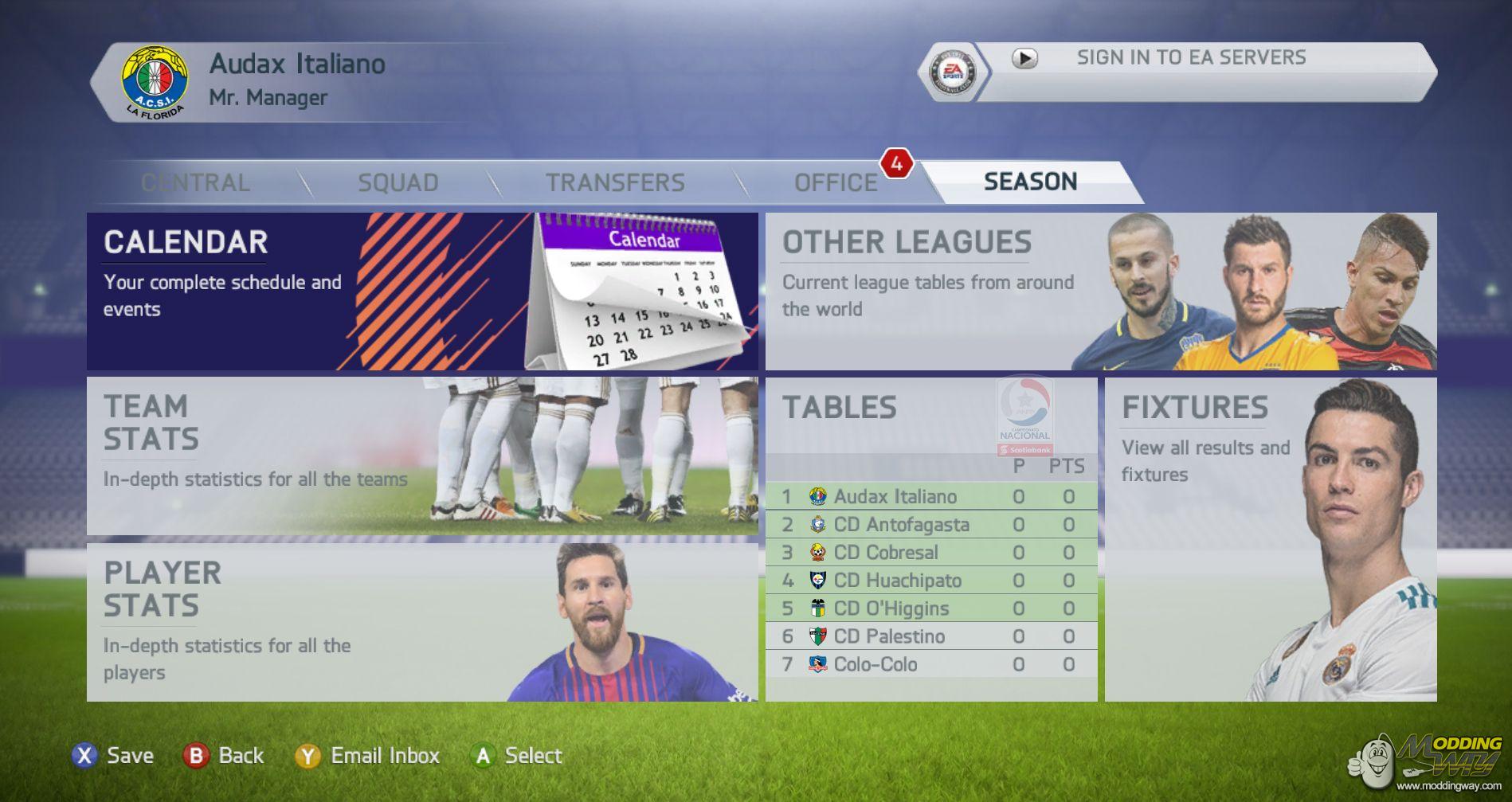This screenshot has width=1512, height=802.
Task: Open the Squad tab
Action: (398, 182)
